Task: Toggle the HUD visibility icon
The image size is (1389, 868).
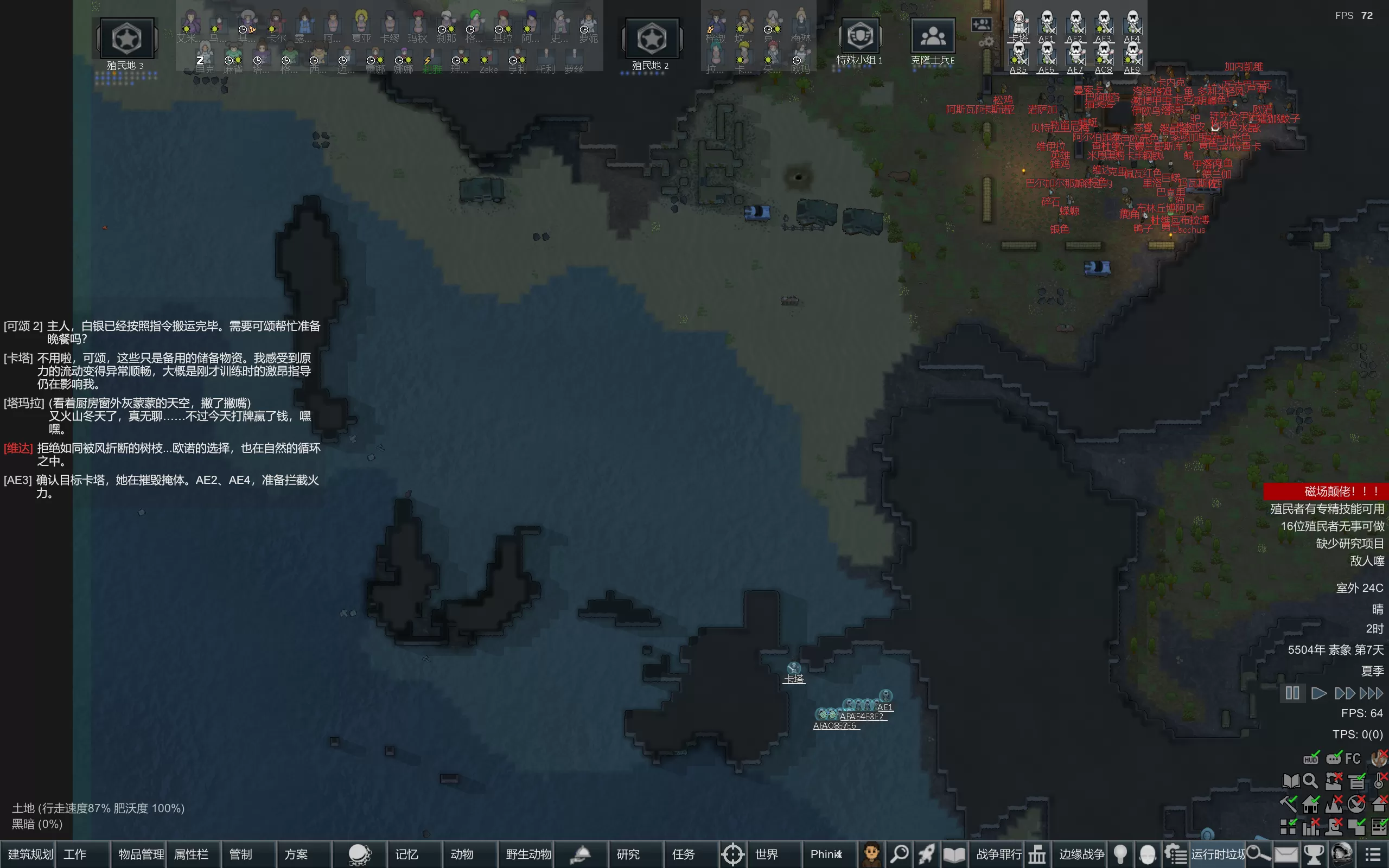Action: click(1311, 758)
